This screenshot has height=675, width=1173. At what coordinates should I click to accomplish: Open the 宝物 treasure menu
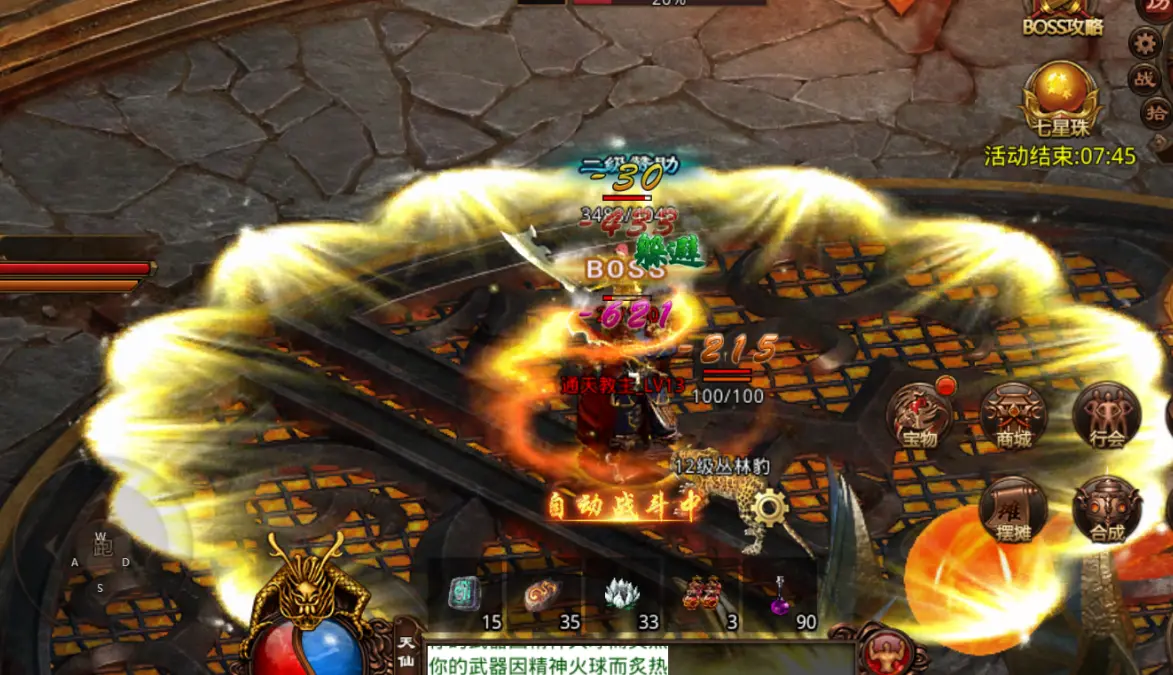pyautogui.click(x=920, y=414)
